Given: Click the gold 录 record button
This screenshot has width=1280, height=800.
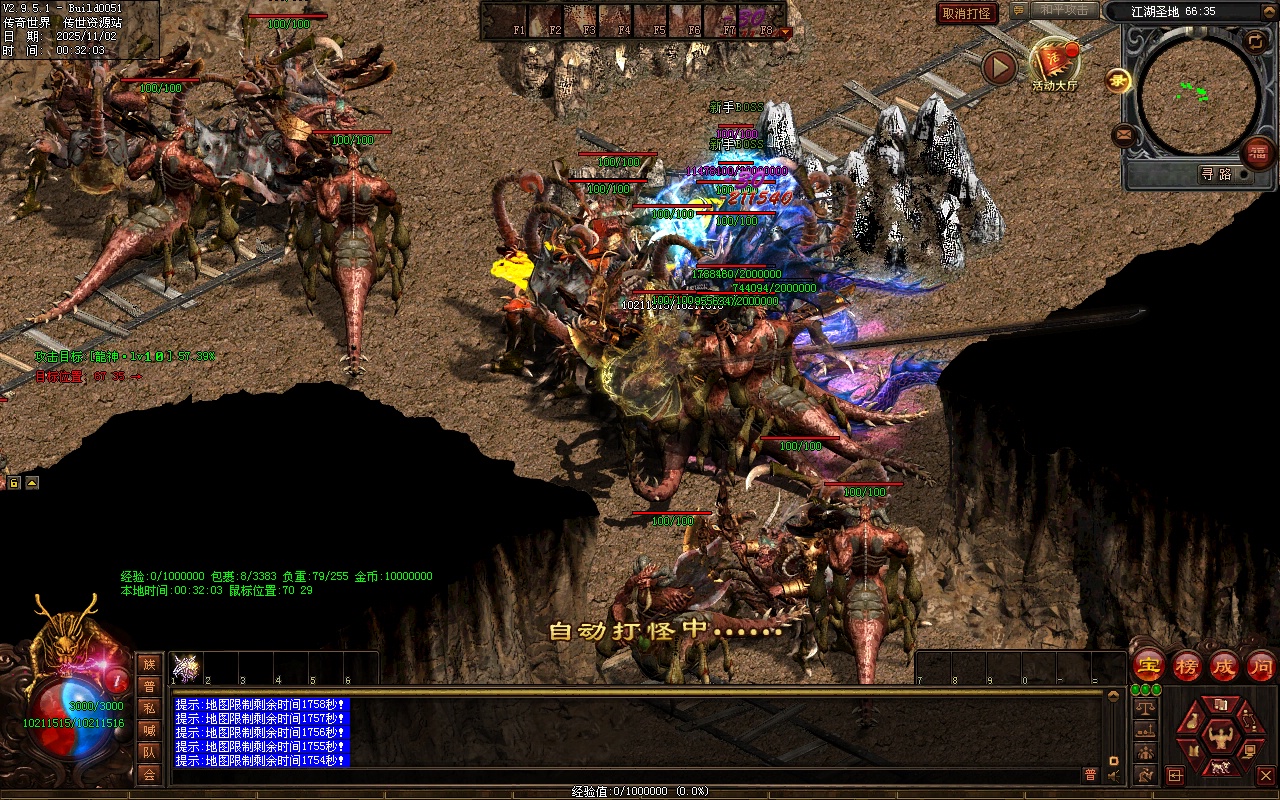Looking at the screenshot, I should 1118,81.
